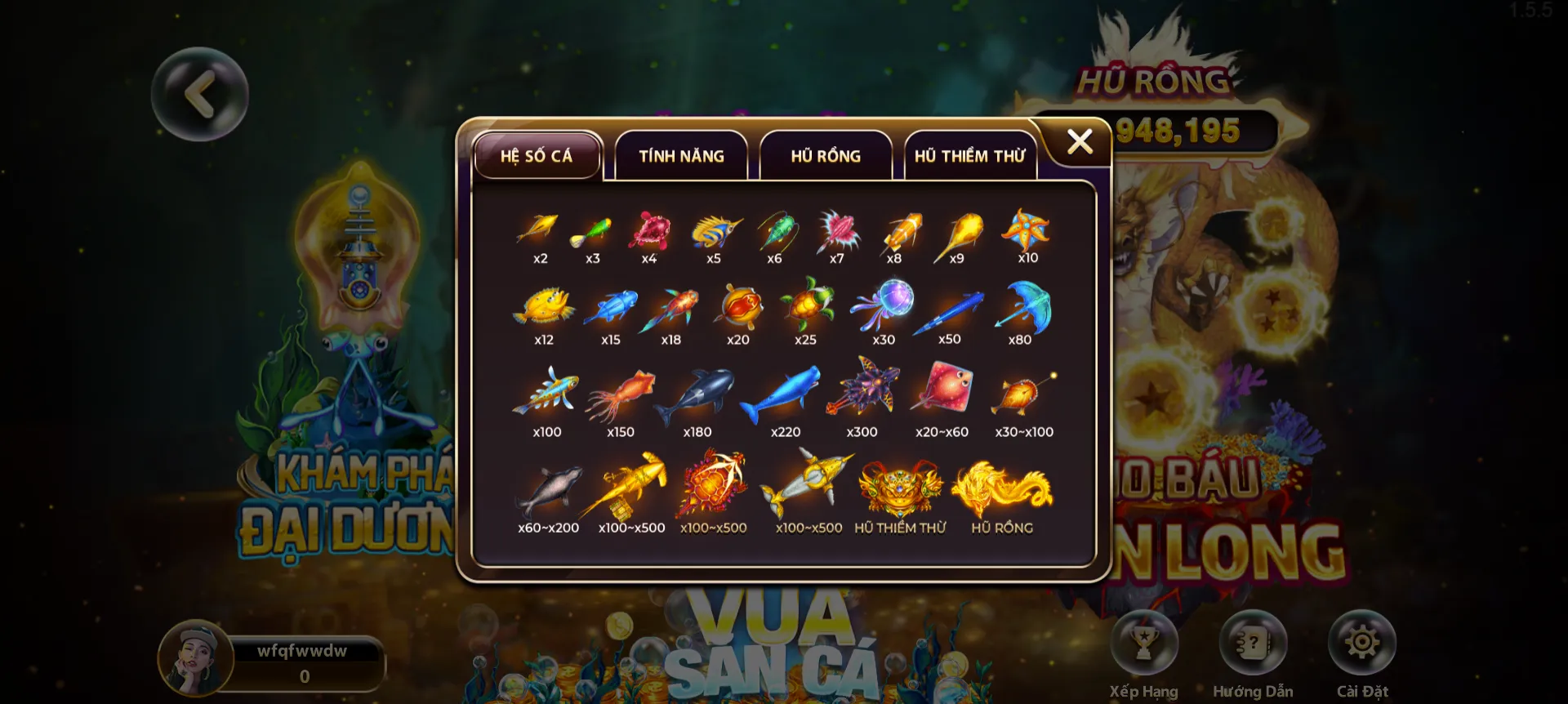Click the player avatar for wfqfwwdw
This screenshot has width=1568, height=704.
[196, 658]
